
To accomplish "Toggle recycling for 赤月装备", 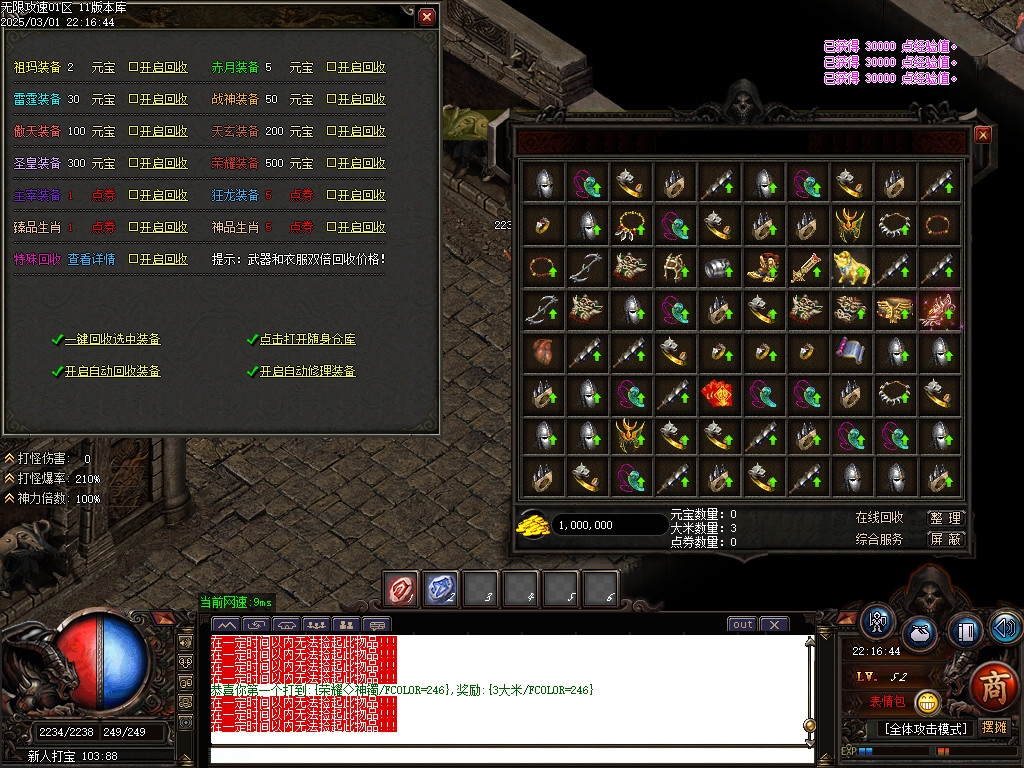I will click(356, 68).
